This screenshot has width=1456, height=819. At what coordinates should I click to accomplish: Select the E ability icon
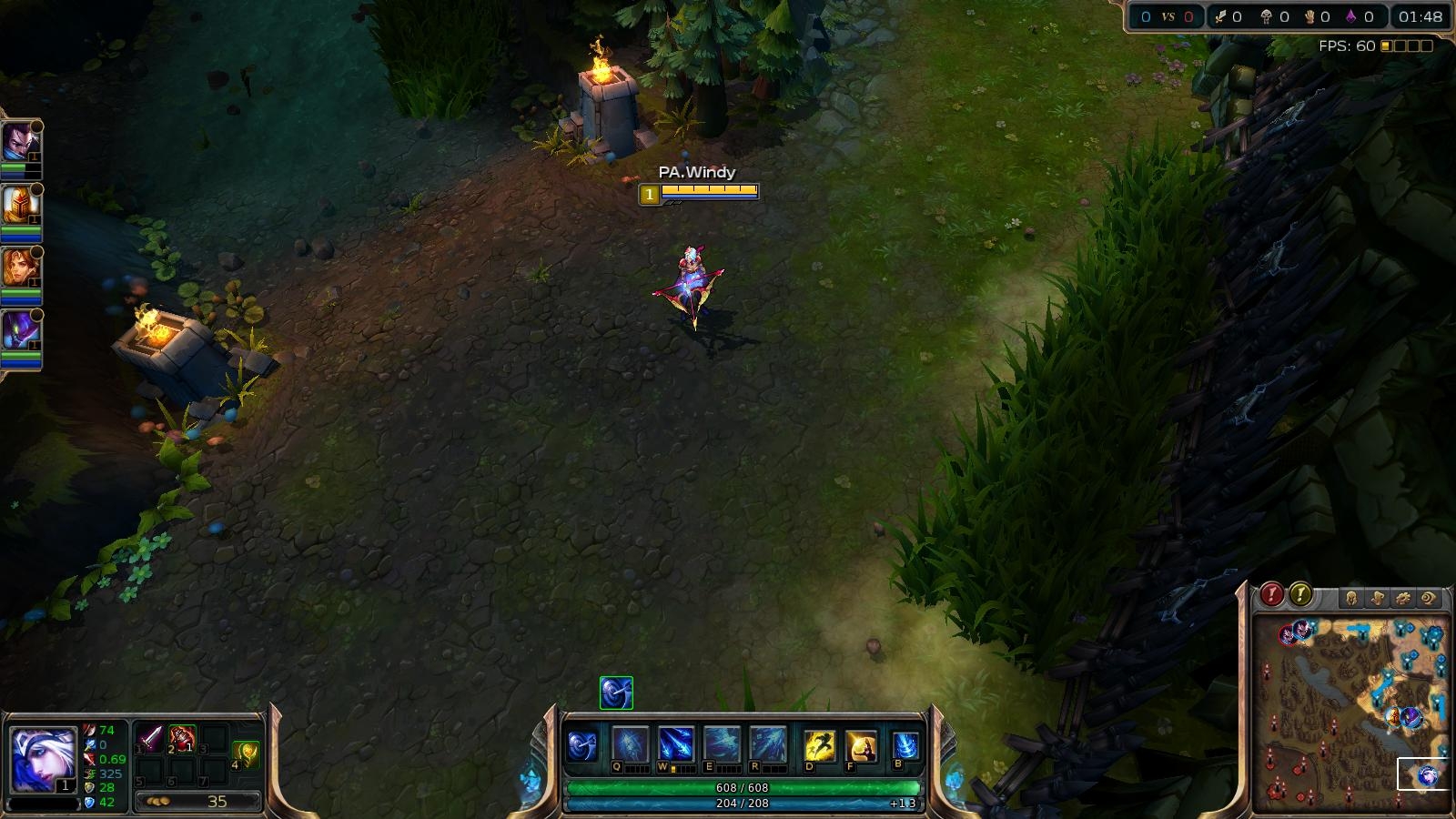click(722, 744)
